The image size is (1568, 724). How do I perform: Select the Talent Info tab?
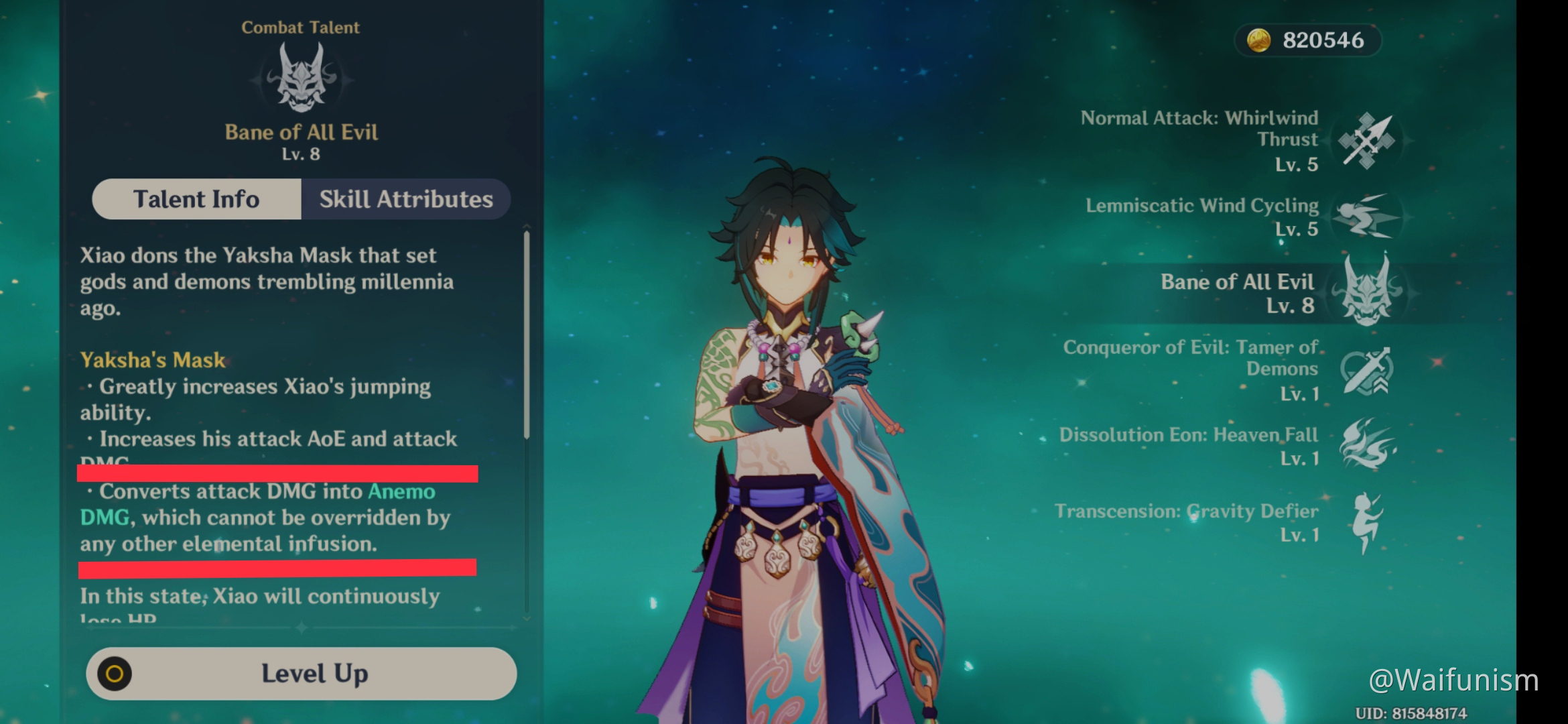(x=196, y=199)
